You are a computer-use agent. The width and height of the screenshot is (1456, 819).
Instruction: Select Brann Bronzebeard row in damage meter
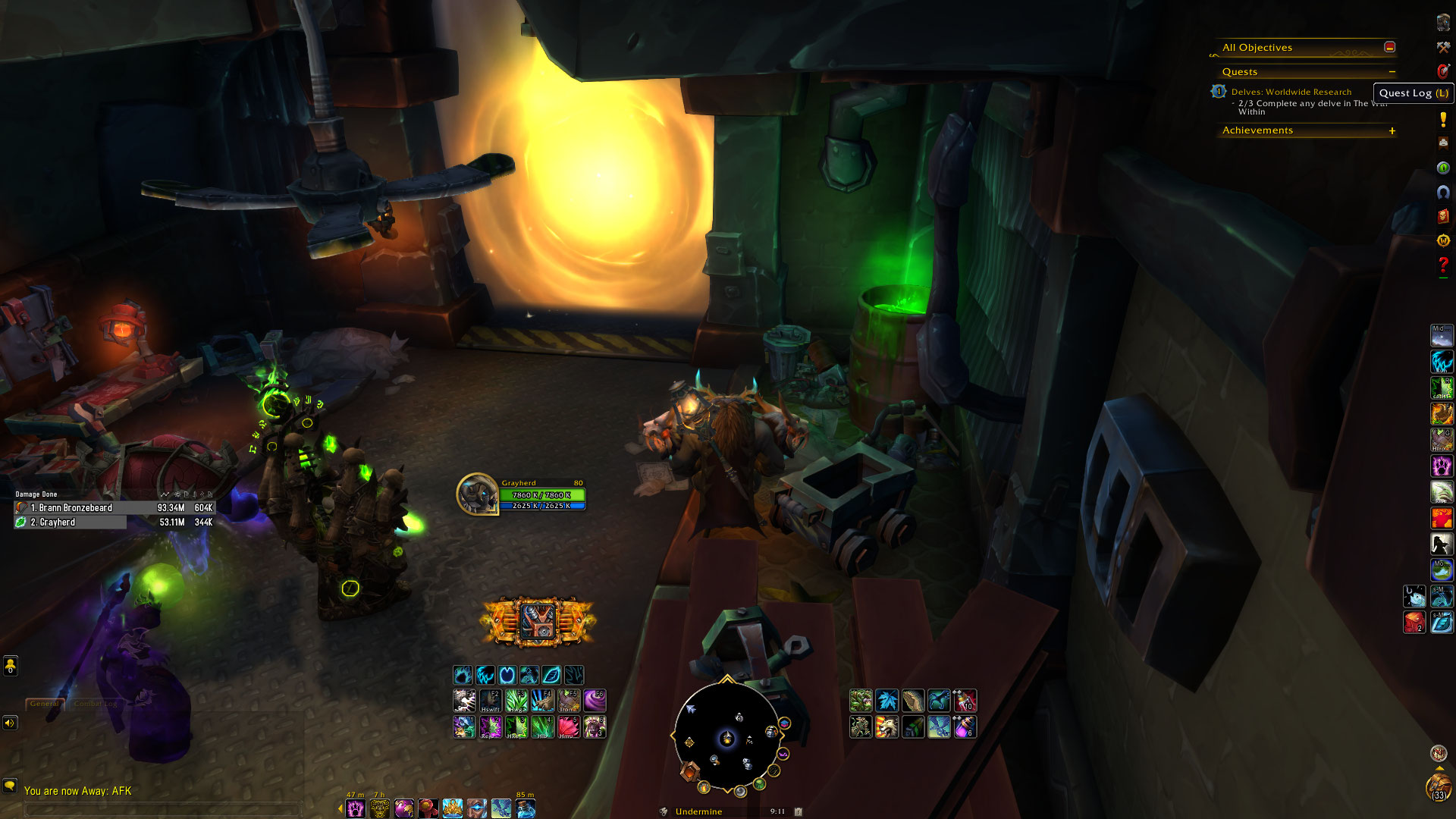[x=114, y=508]
